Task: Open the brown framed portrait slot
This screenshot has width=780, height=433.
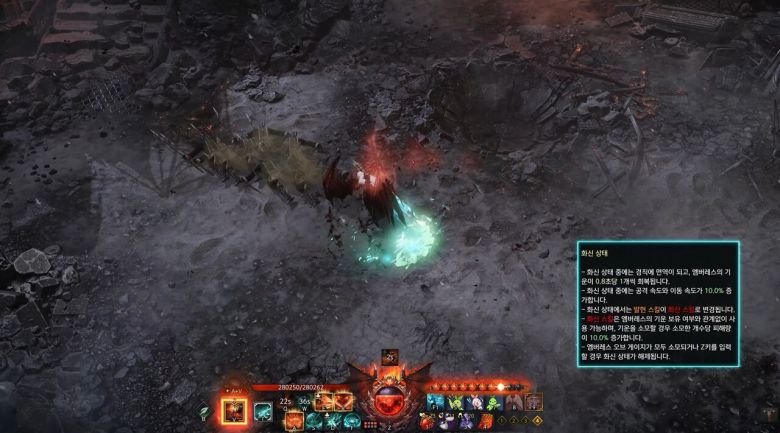Action: pos(534,402)
